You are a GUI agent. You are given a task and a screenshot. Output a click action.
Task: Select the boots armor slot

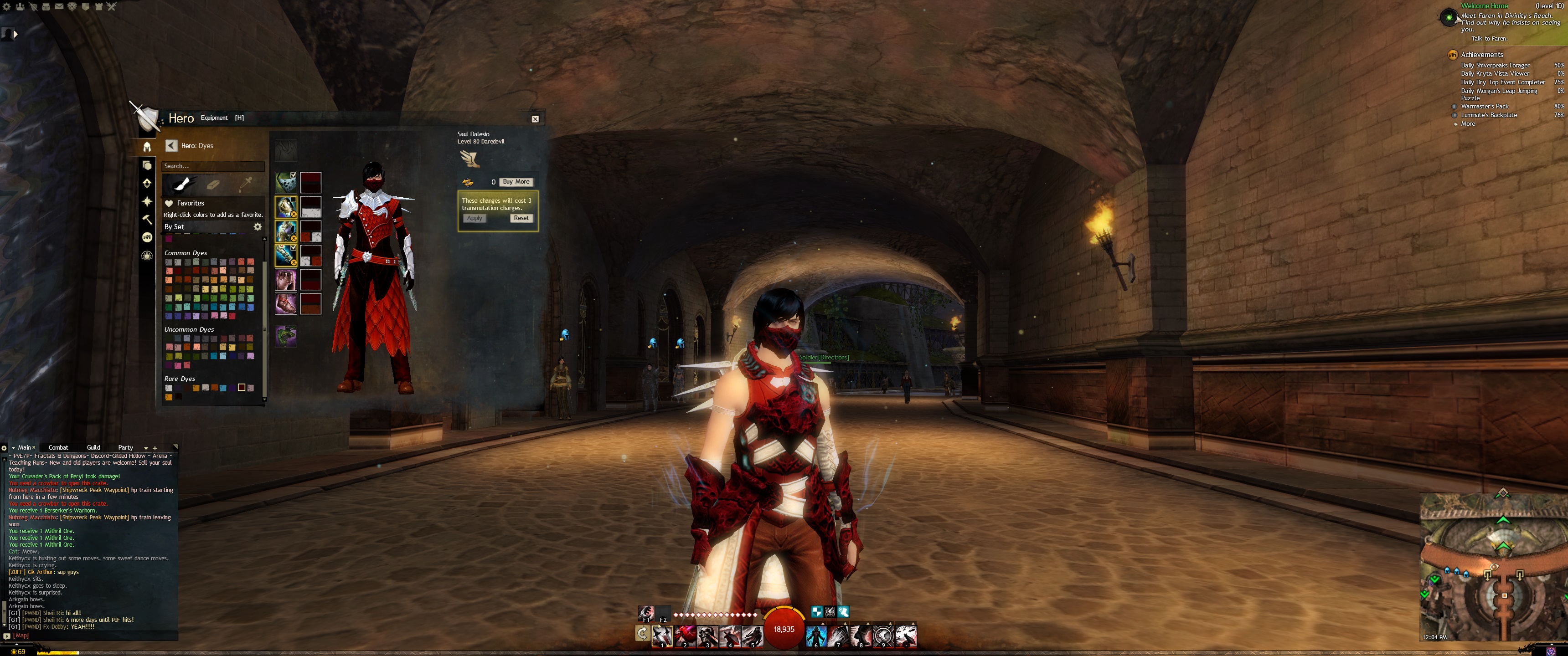pyautogui.click(x=285, y=304)
